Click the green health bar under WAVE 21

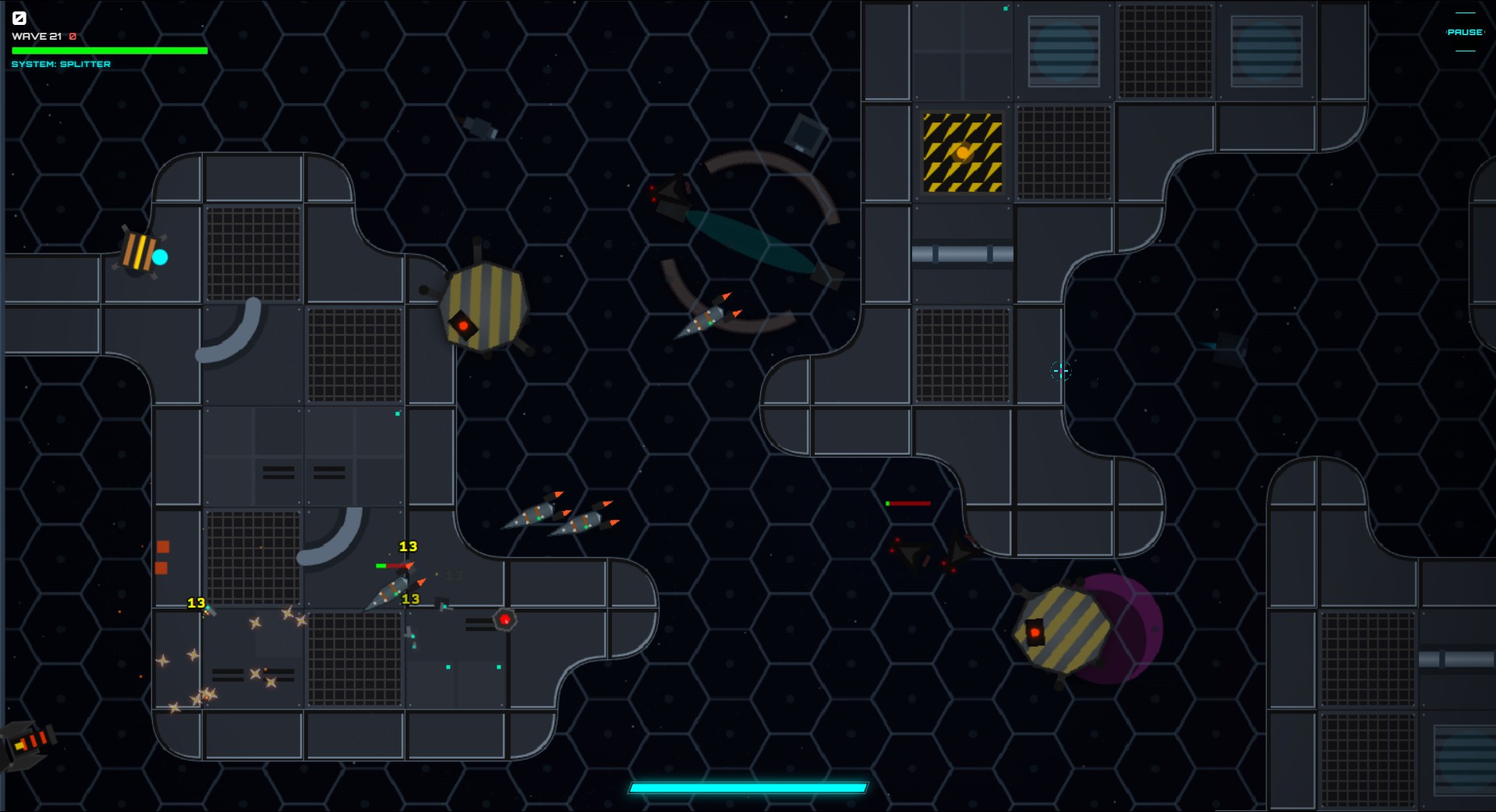tap(109, 50)
